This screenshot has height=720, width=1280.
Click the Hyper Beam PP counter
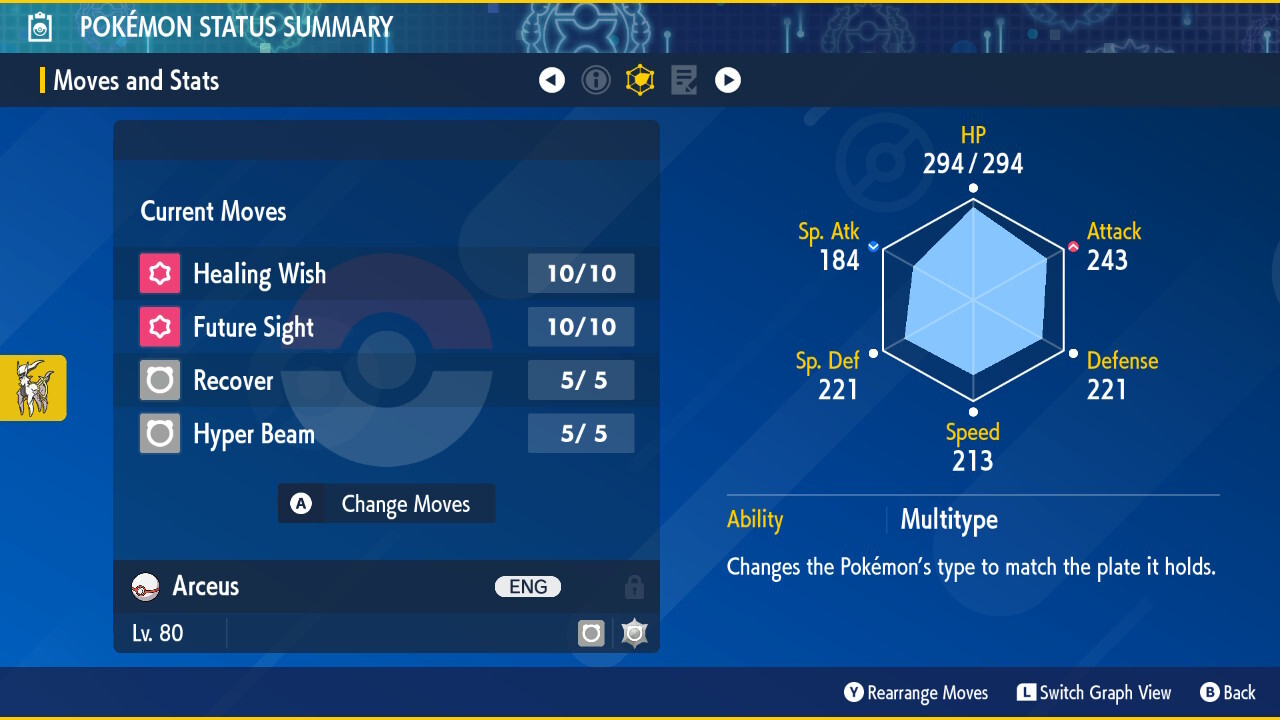point(581,433)
